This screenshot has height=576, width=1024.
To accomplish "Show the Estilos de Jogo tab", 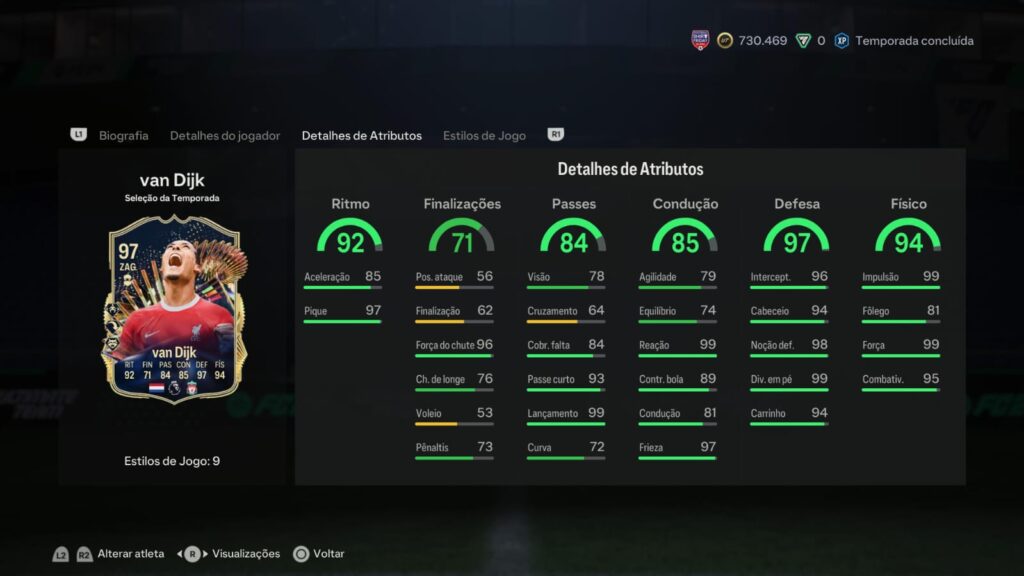I will (484, 135).
